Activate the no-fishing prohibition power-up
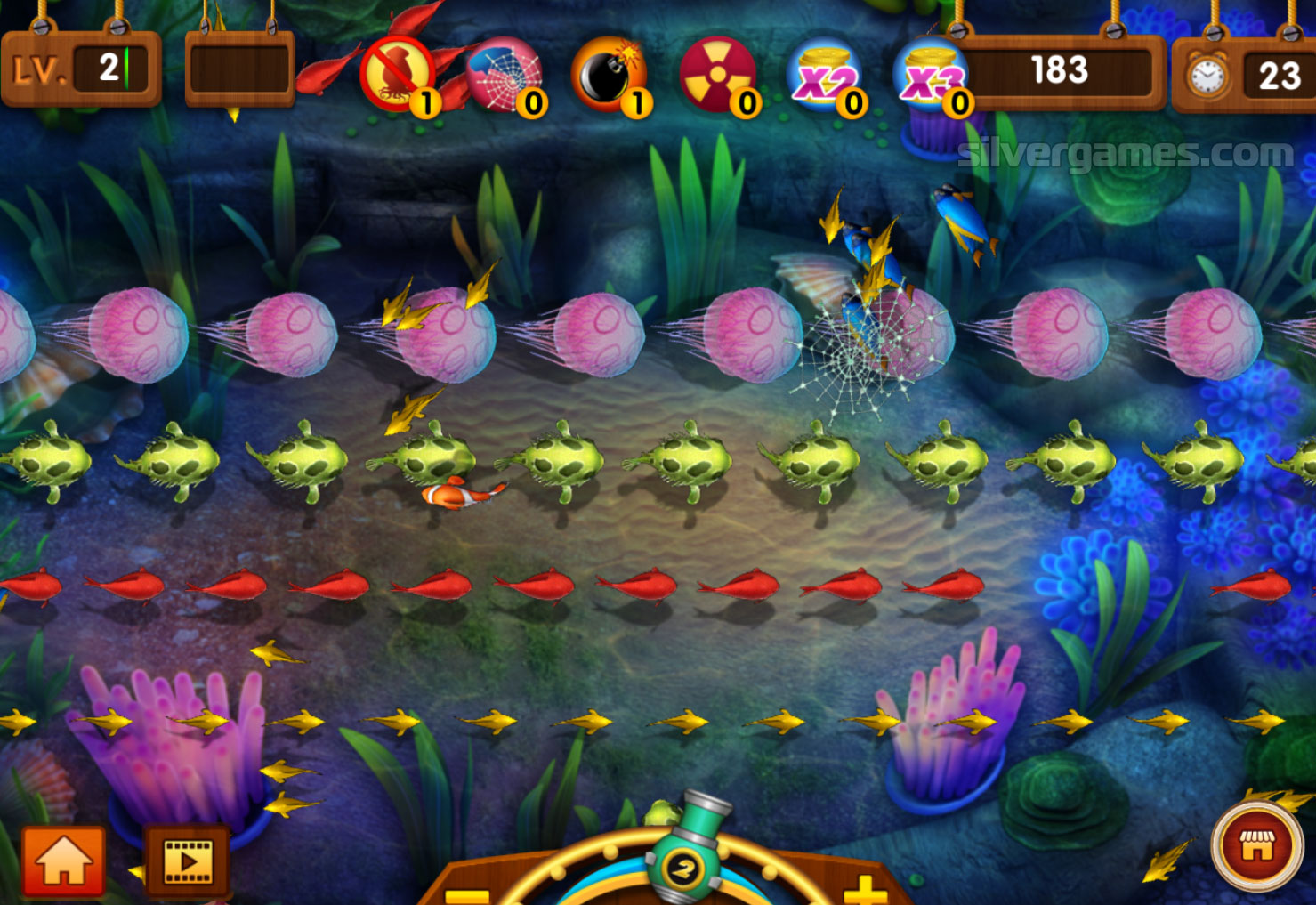Viewport: 1316px width, 905px height. (397, 76)
